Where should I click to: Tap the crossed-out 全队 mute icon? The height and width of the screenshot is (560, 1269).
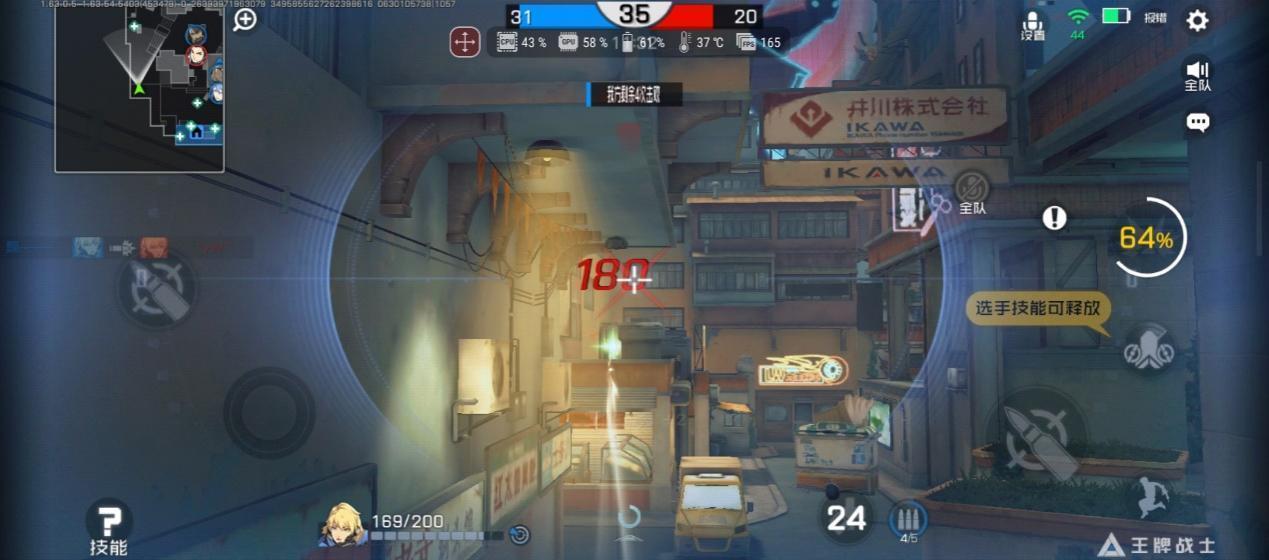click(971, 190)
